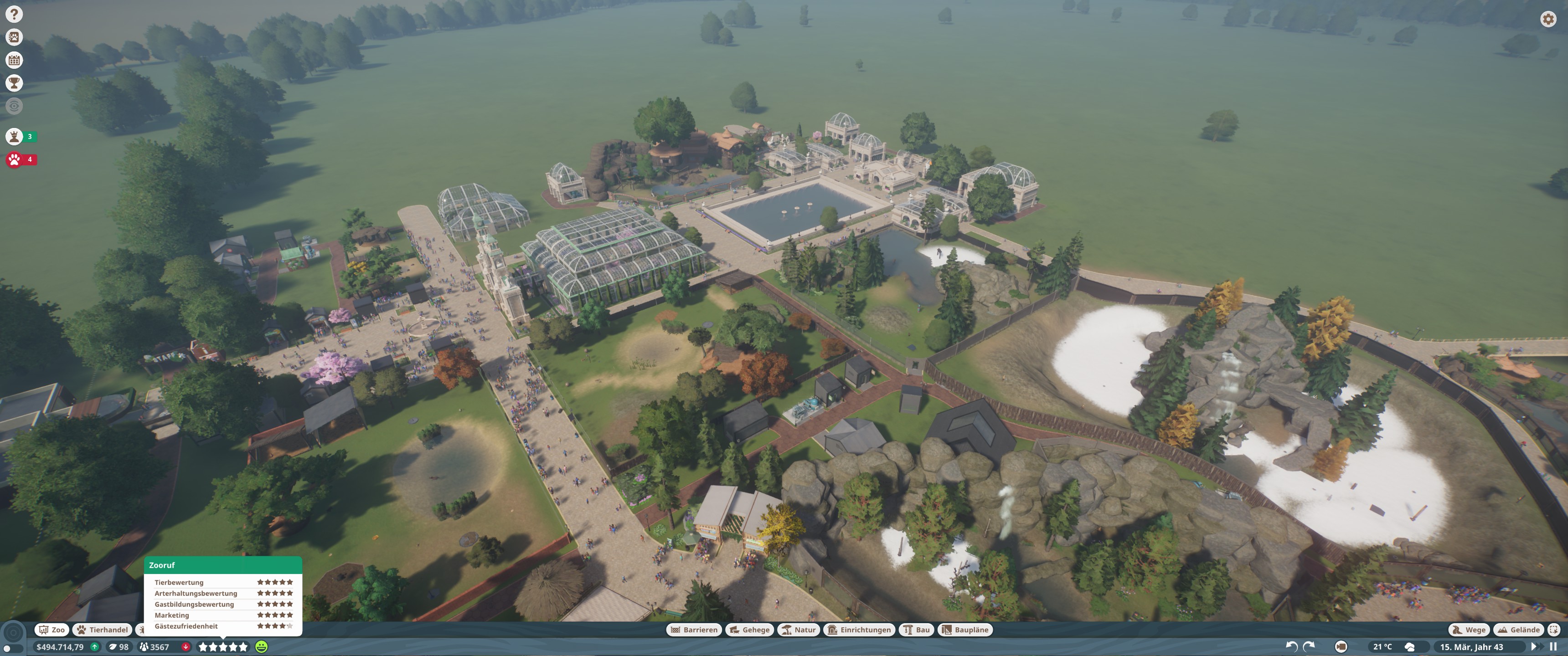Screen dimensions: 1568x656
Task: Open the trophy icon
Action: [14, 83]
